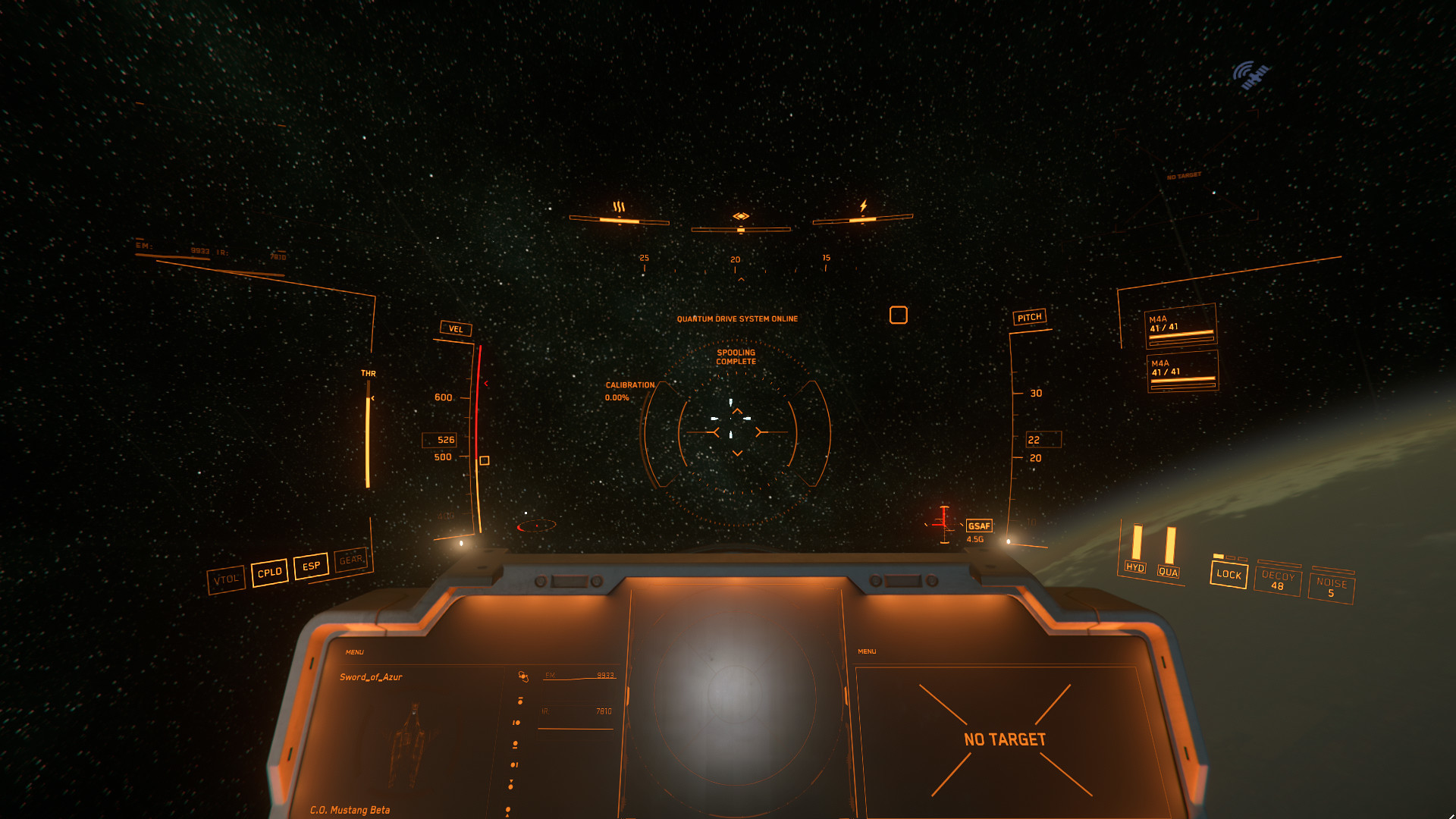This screenshot has height=819, width=1456.
Task: Select the DECOY countermeasure
Action: (x=1278, y=580)
